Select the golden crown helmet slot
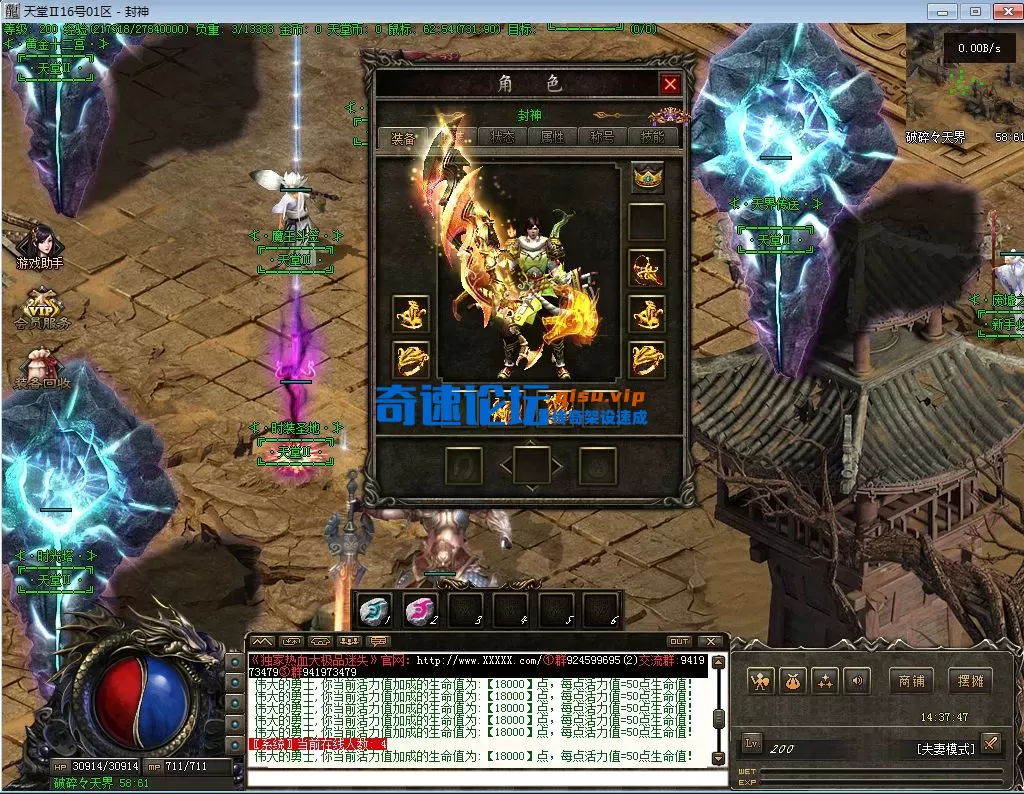Image resolution: width=1024 pixels, height=794 pixels. coord(647,178)
